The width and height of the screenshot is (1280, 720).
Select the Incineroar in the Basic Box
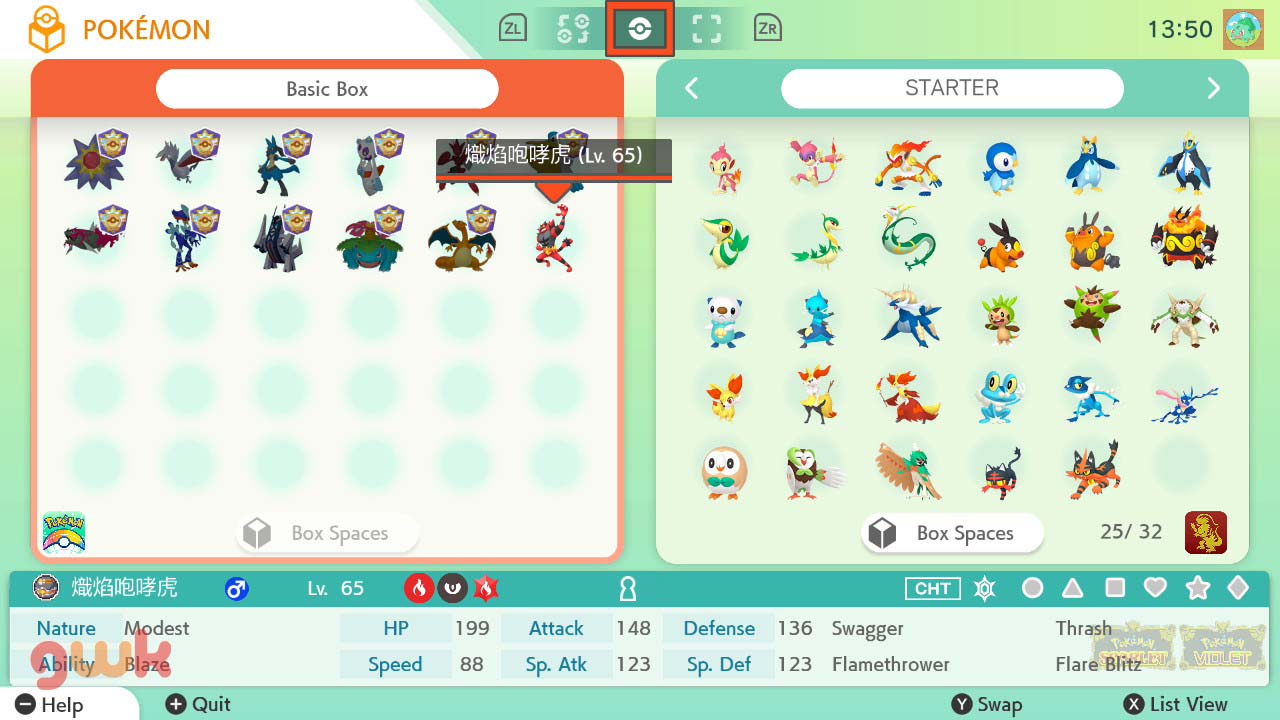click(x=553, y=238)
